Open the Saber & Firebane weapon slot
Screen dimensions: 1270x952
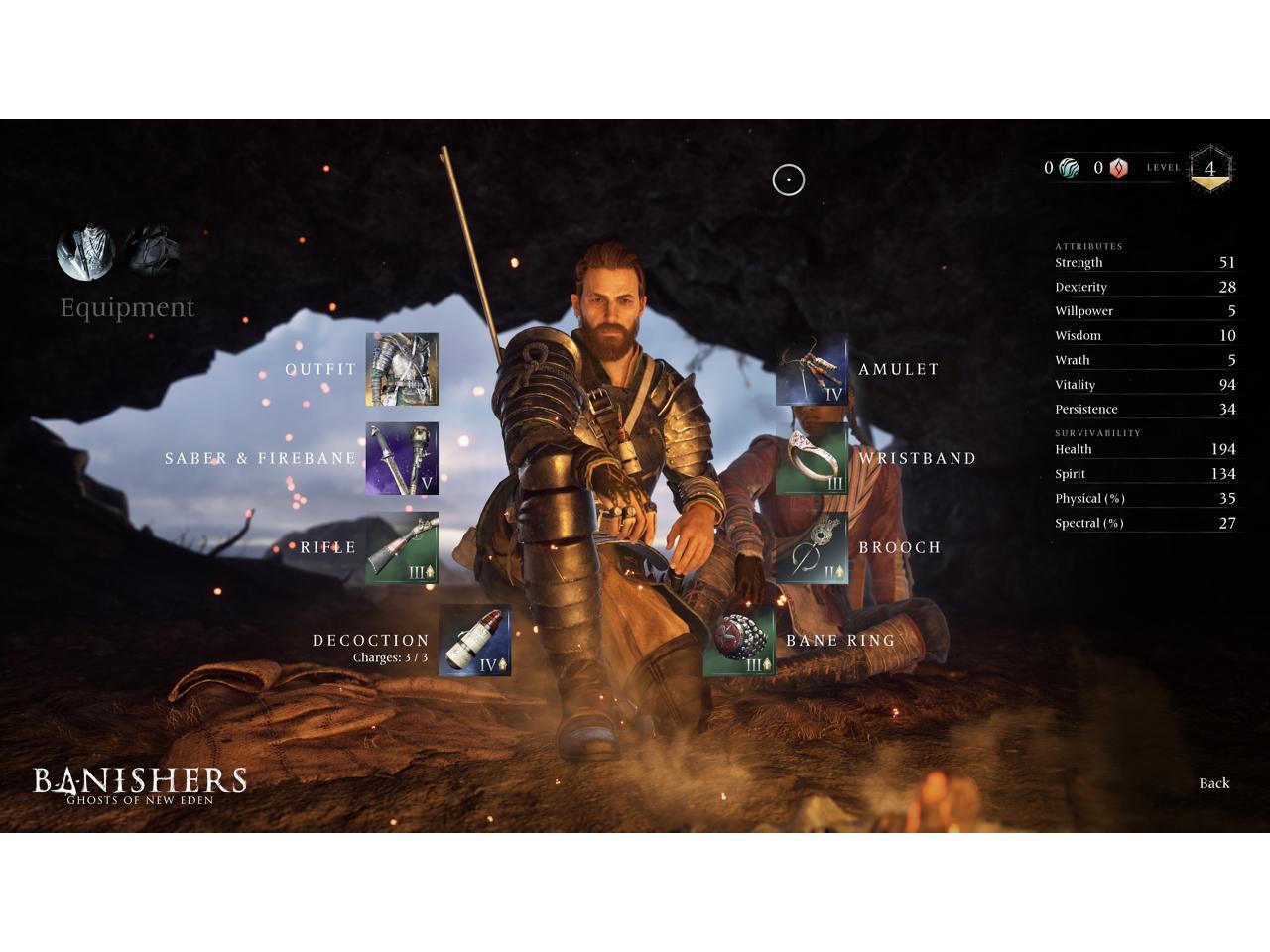[x=402, y=458]
